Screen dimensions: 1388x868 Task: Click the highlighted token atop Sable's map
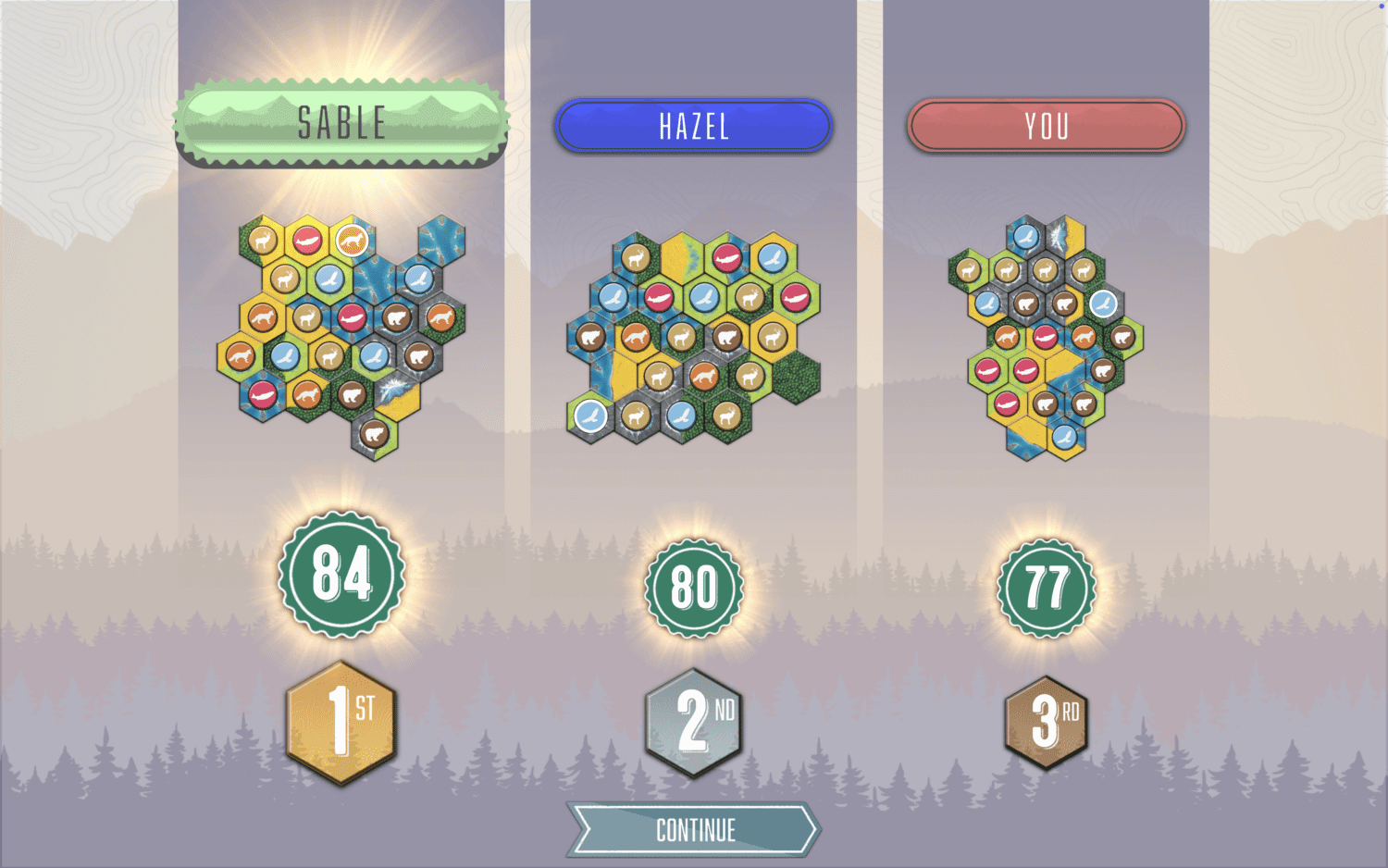(352, 240)
